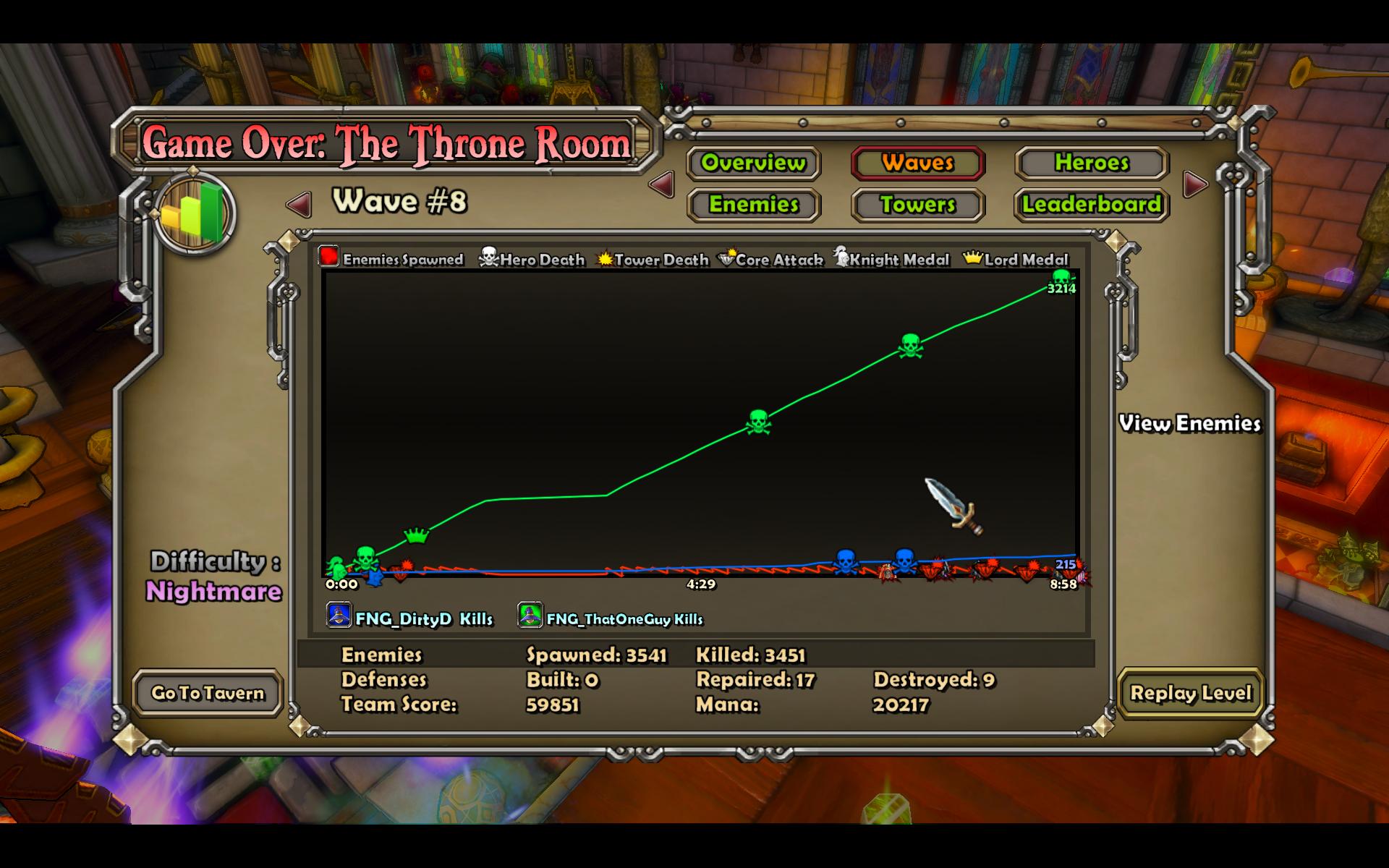Open the Leaderboard tab
Screen dimensions: 1389x868
click(x=1092, y=205)
